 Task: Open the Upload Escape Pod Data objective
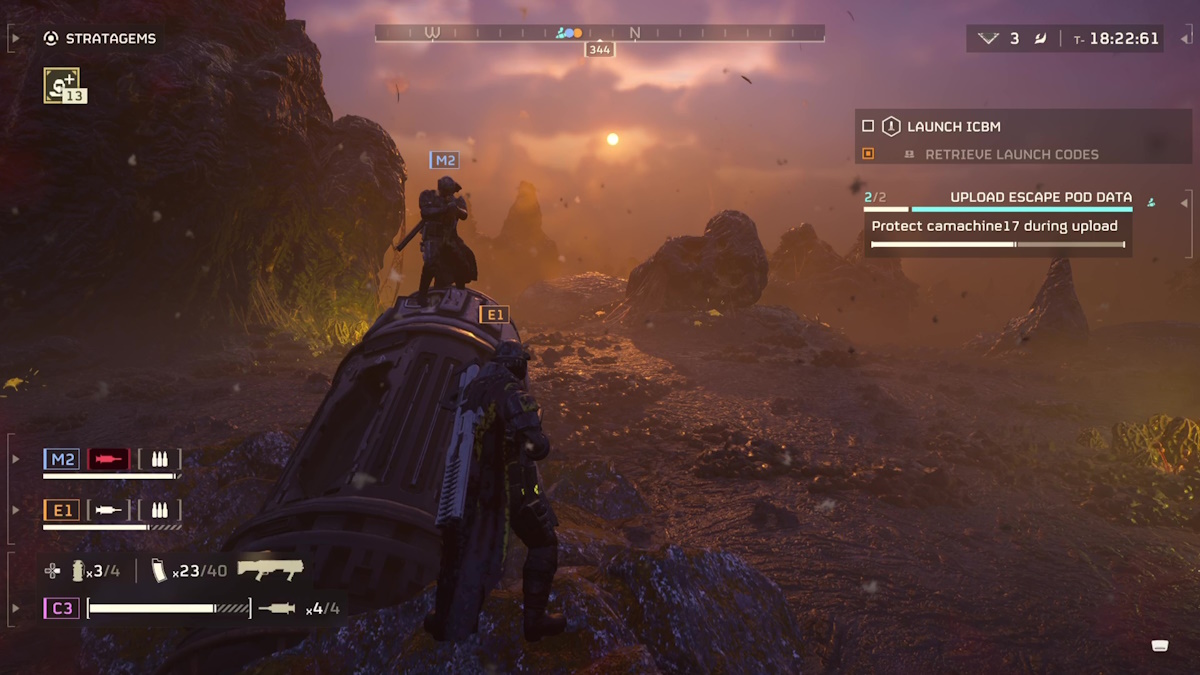coord(1040,197)
